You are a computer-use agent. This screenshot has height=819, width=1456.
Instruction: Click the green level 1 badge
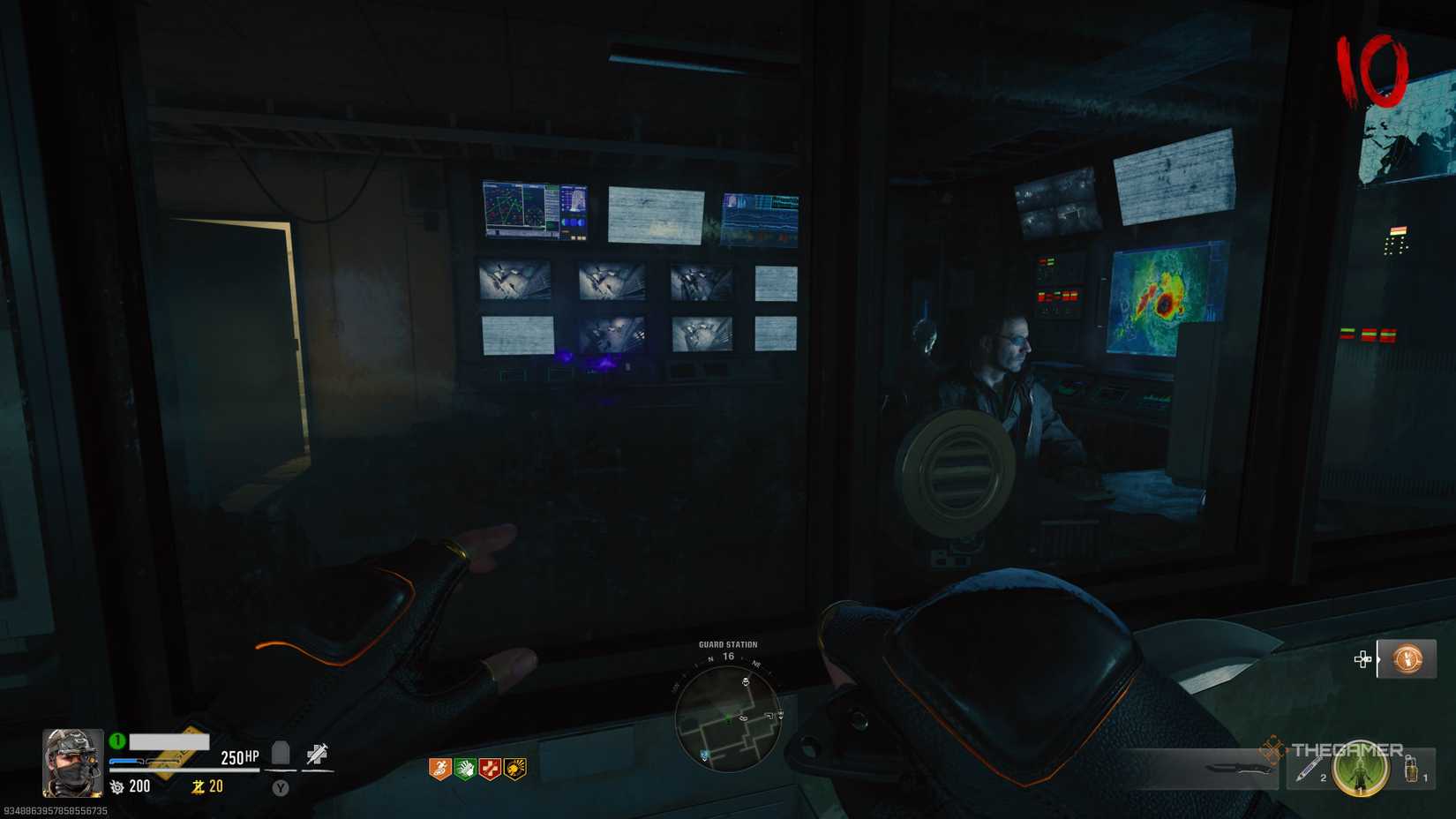click(116, 739)
